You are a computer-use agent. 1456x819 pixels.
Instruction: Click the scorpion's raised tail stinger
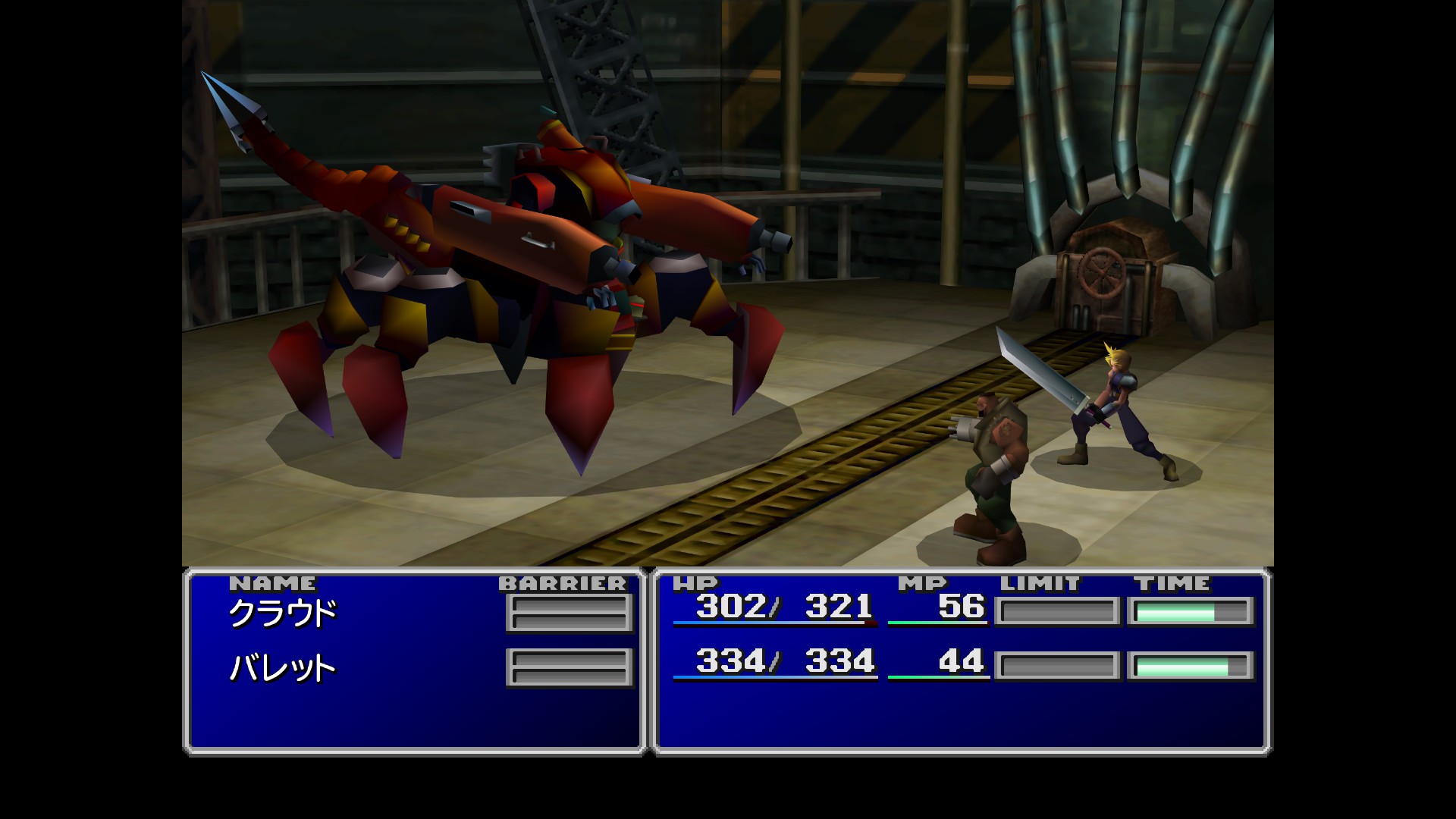235,106
